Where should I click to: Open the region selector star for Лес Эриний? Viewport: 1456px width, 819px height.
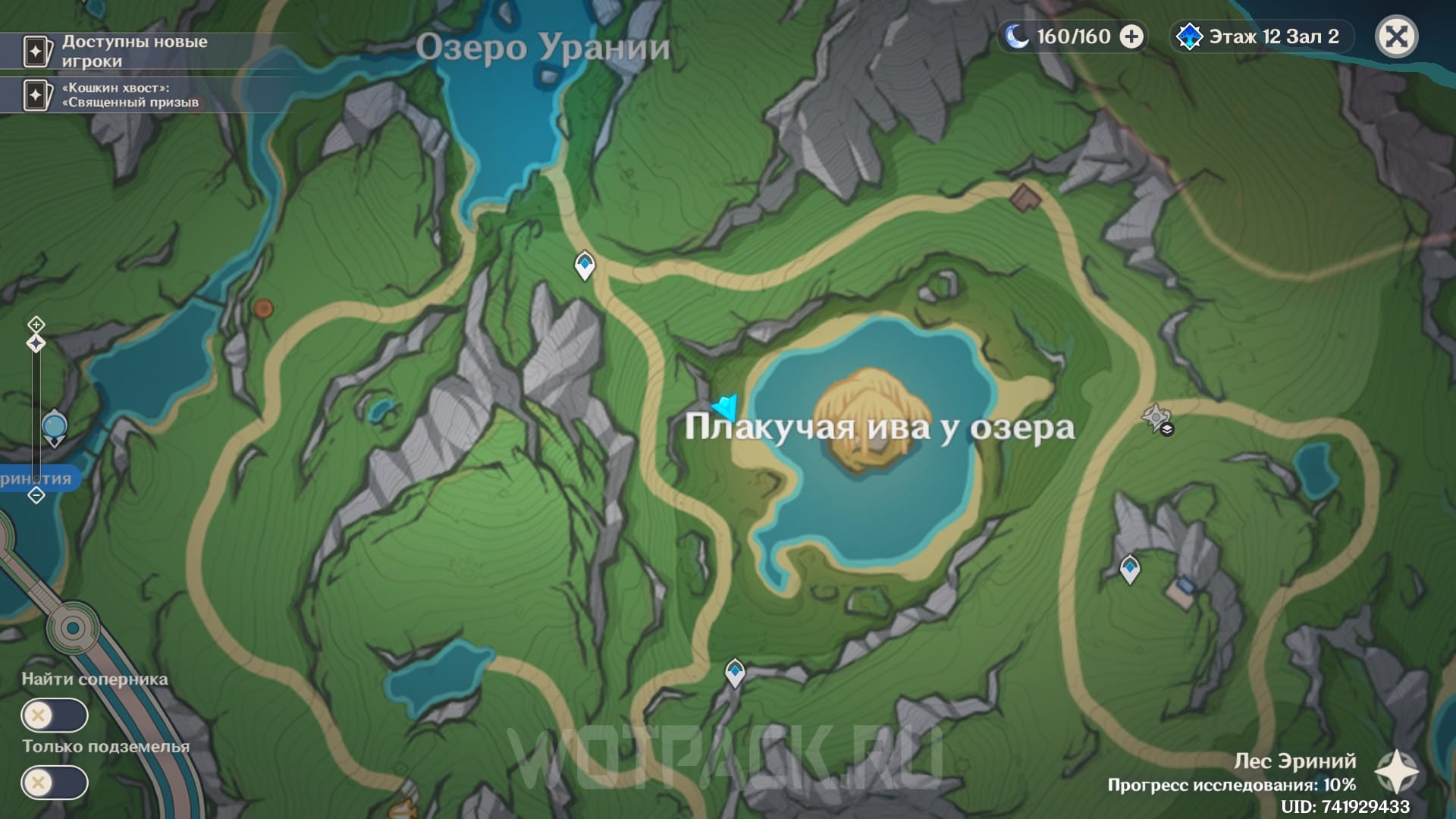pos(1396,772)
